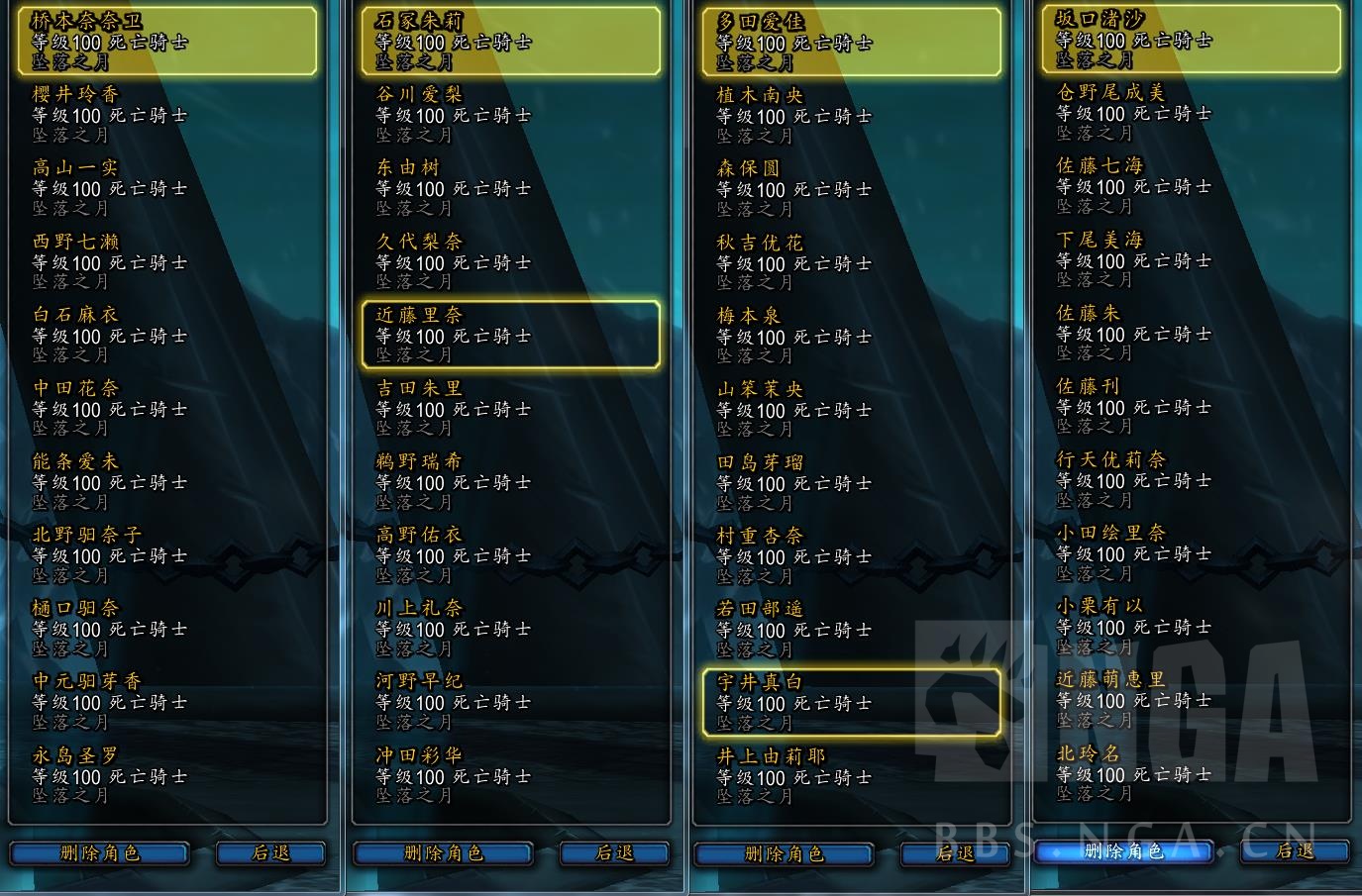
Task: Choose 石家朱莉 in second panel
Action: (x=511, y=40)
